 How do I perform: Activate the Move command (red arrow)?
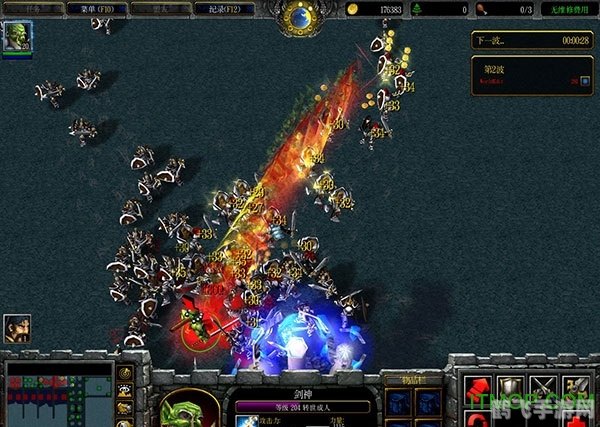[x=477, y=387]
